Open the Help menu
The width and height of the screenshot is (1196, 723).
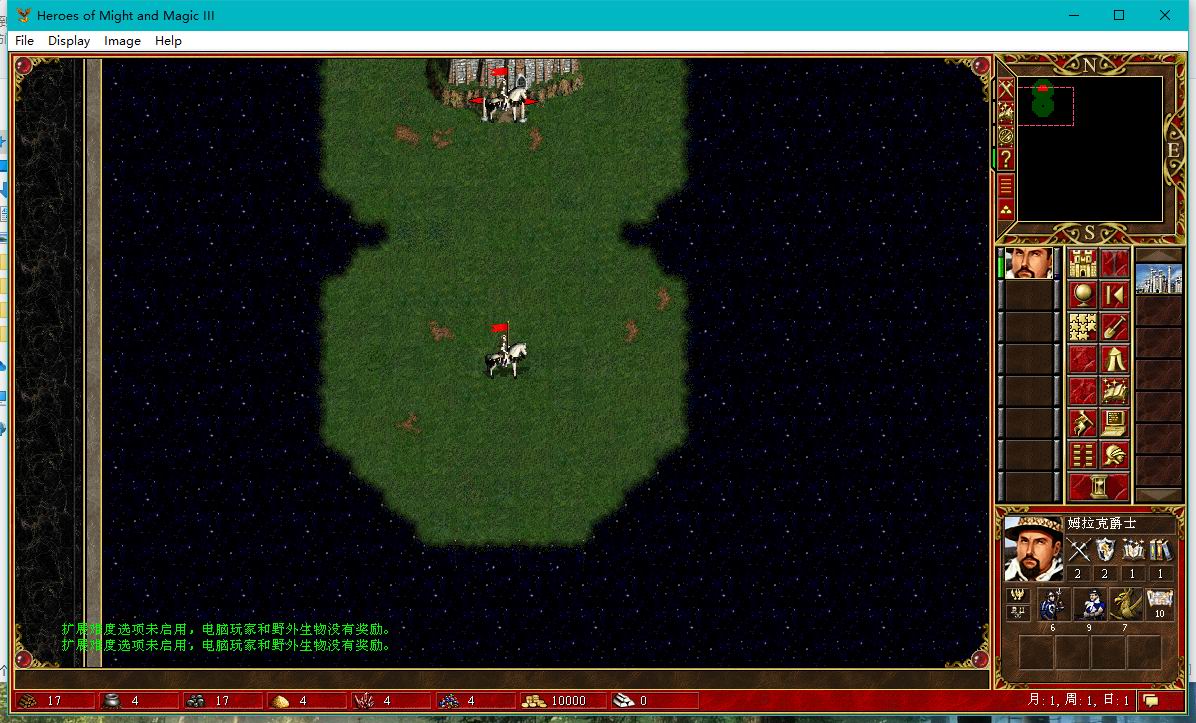pyautogui.click(x=168, y=41)
